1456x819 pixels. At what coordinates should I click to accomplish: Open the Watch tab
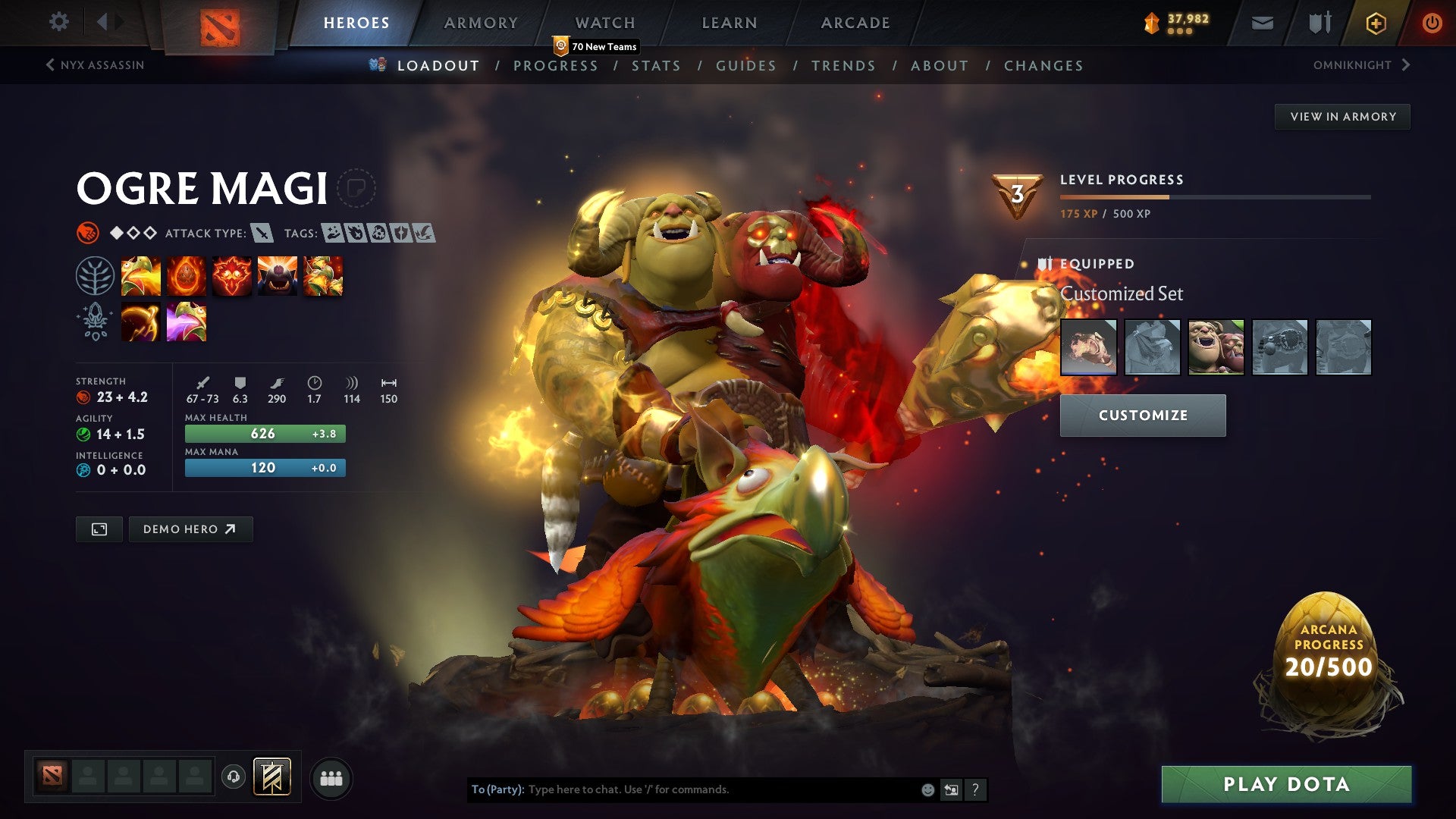coord(605,23)
